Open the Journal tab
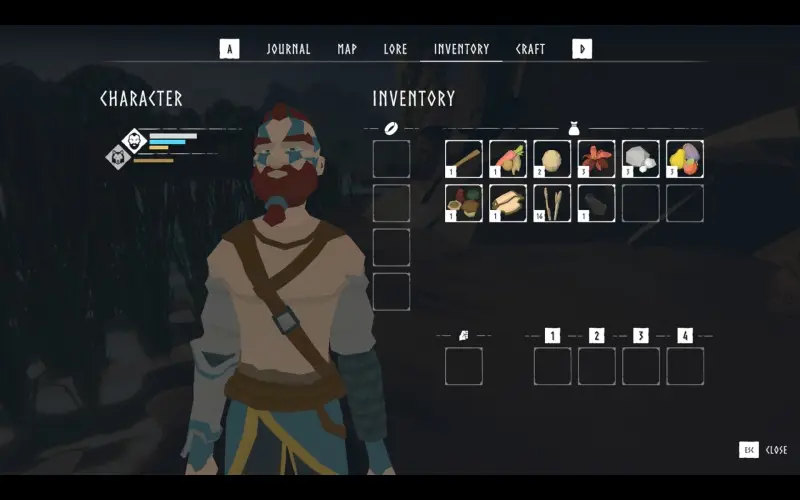The width and height of the screenshot is (800, 500). (288, 49)
